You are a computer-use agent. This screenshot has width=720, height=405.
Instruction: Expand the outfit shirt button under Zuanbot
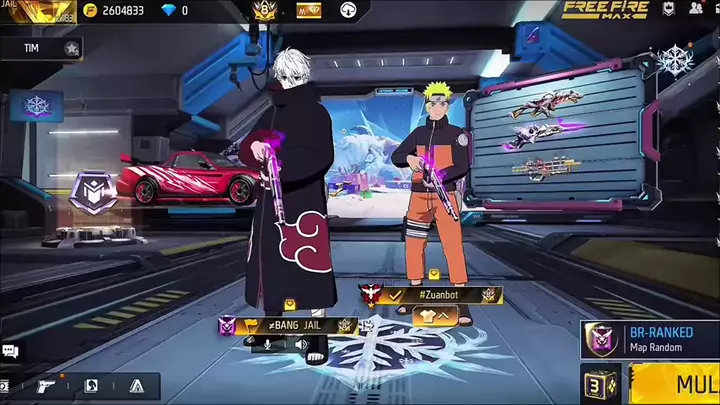point(428,314)
